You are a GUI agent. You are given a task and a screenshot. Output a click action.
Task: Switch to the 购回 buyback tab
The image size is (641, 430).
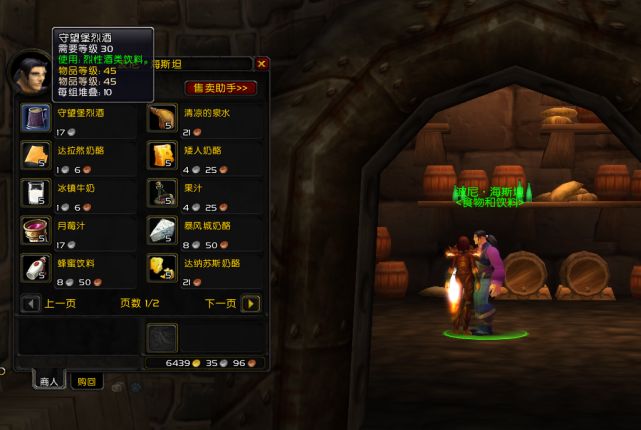(x=86, y=381)
